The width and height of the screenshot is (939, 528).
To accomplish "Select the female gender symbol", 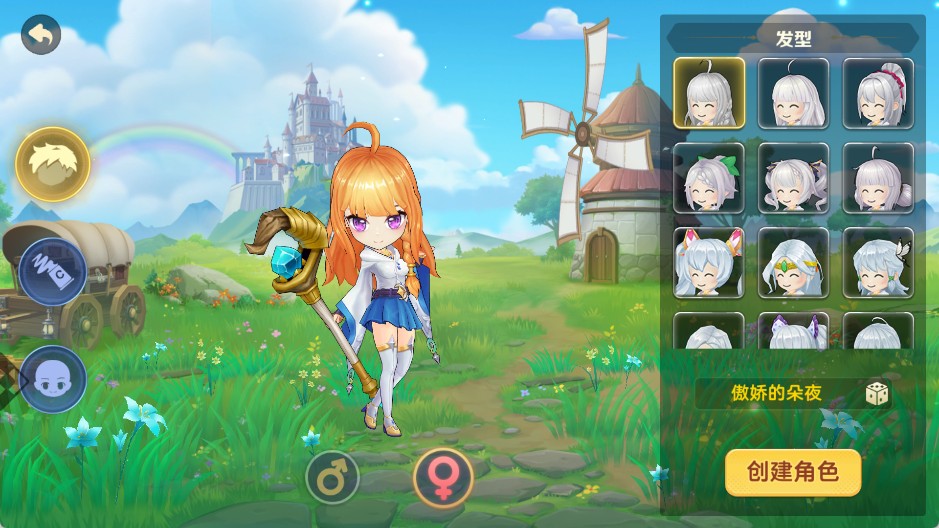I will click(x=443, y=477).
